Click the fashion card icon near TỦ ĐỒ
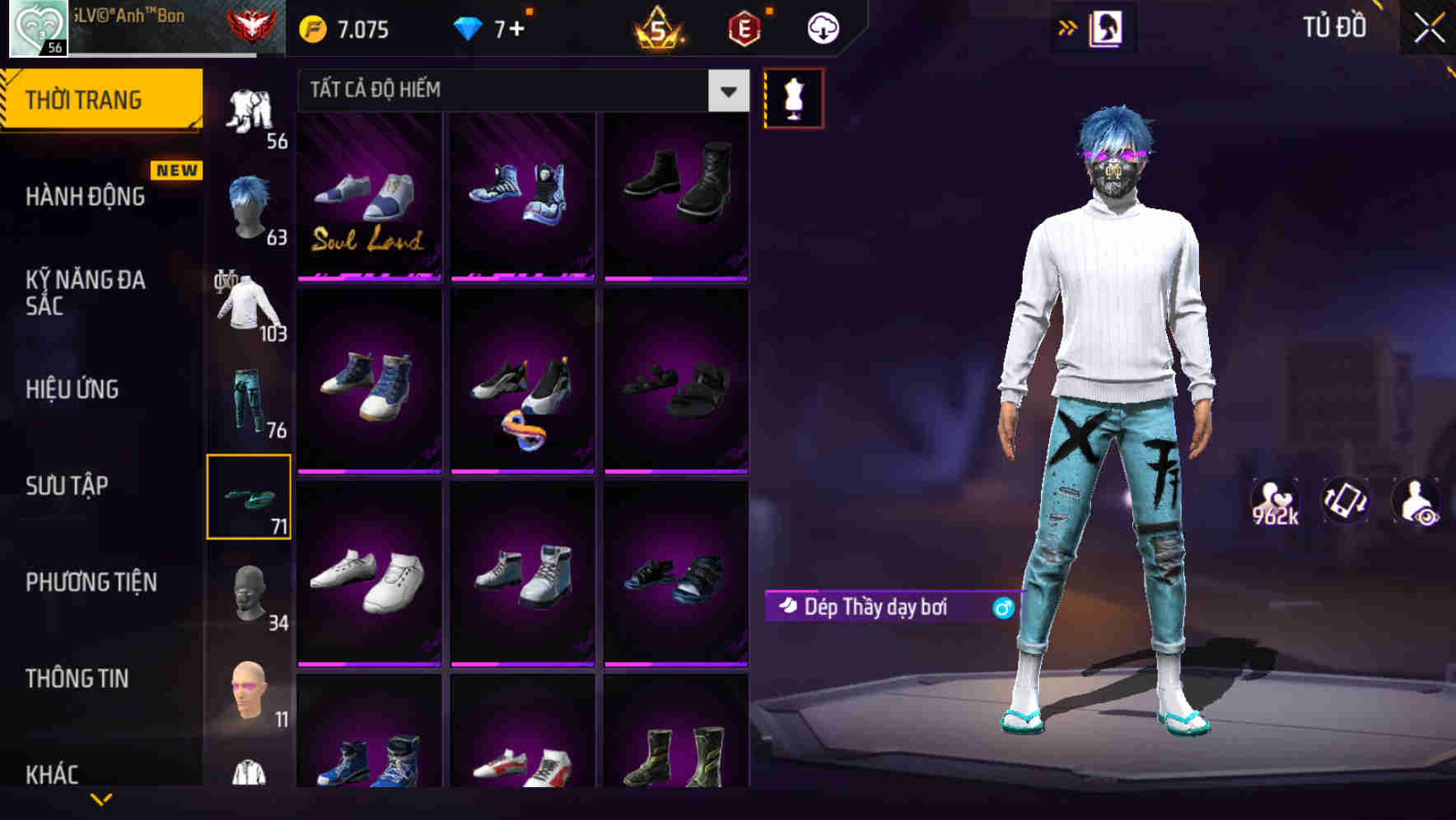The image size is (1456, 820). 1108,26
